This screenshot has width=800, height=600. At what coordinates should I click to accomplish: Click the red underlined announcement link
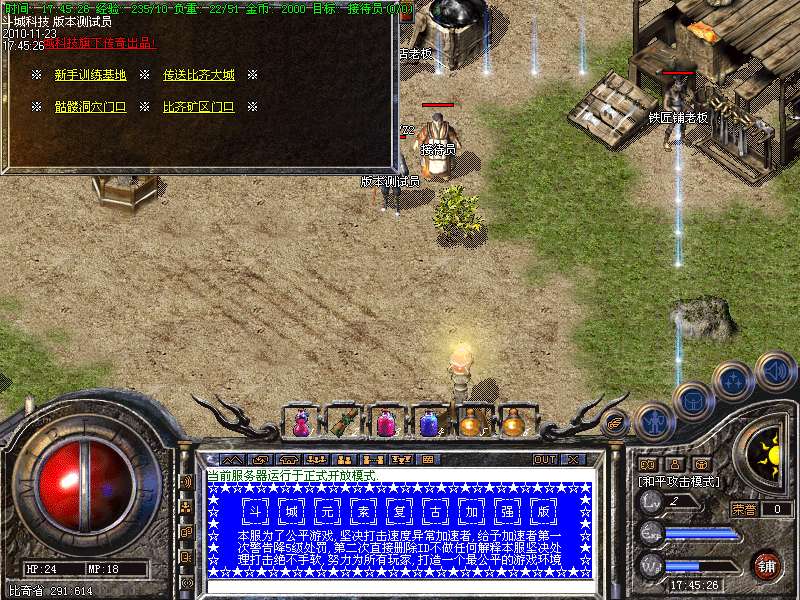[100, 45]
